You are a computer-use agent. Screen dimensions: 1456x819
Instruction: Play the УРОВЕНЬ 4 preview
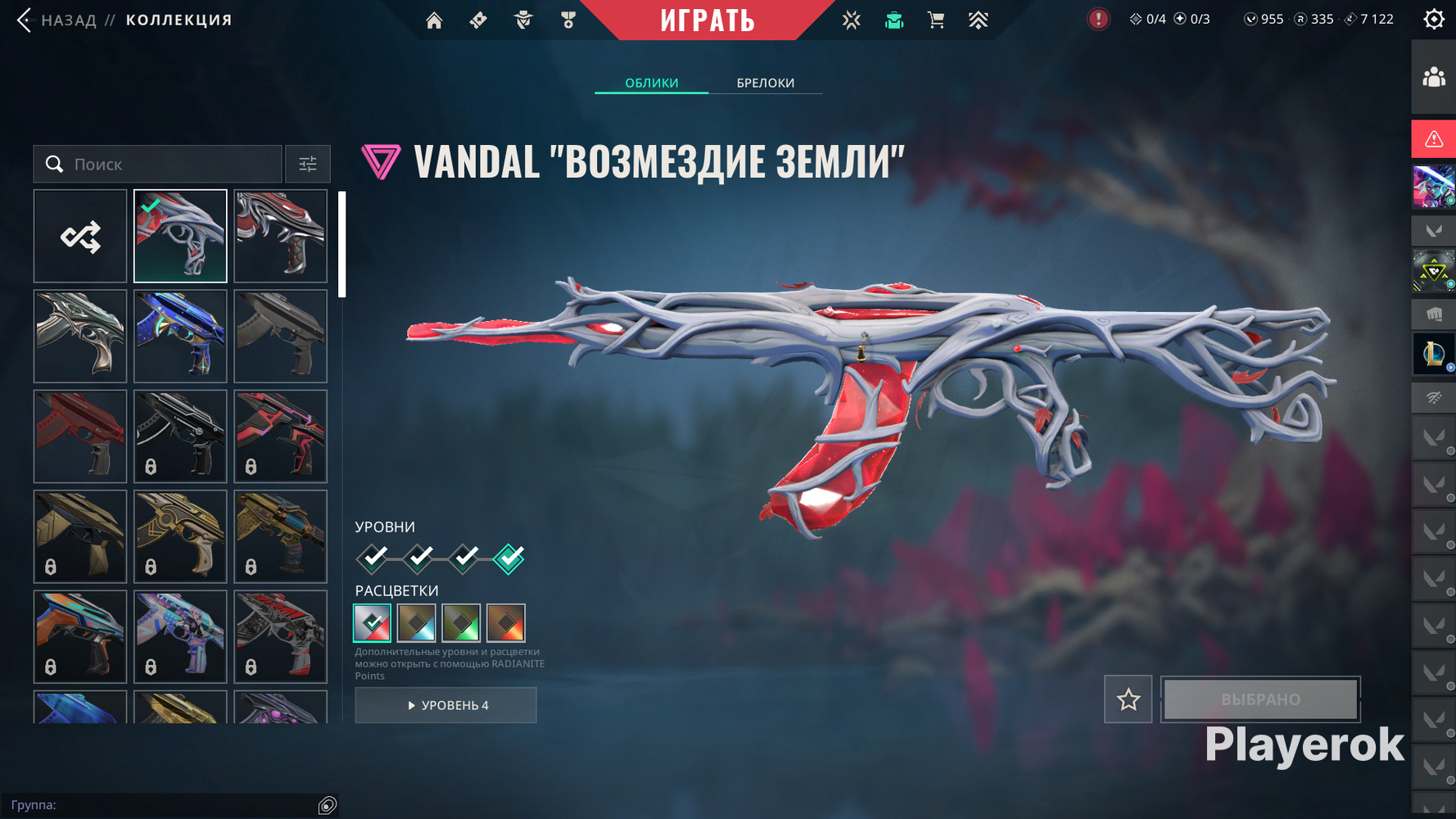point(446,705)
